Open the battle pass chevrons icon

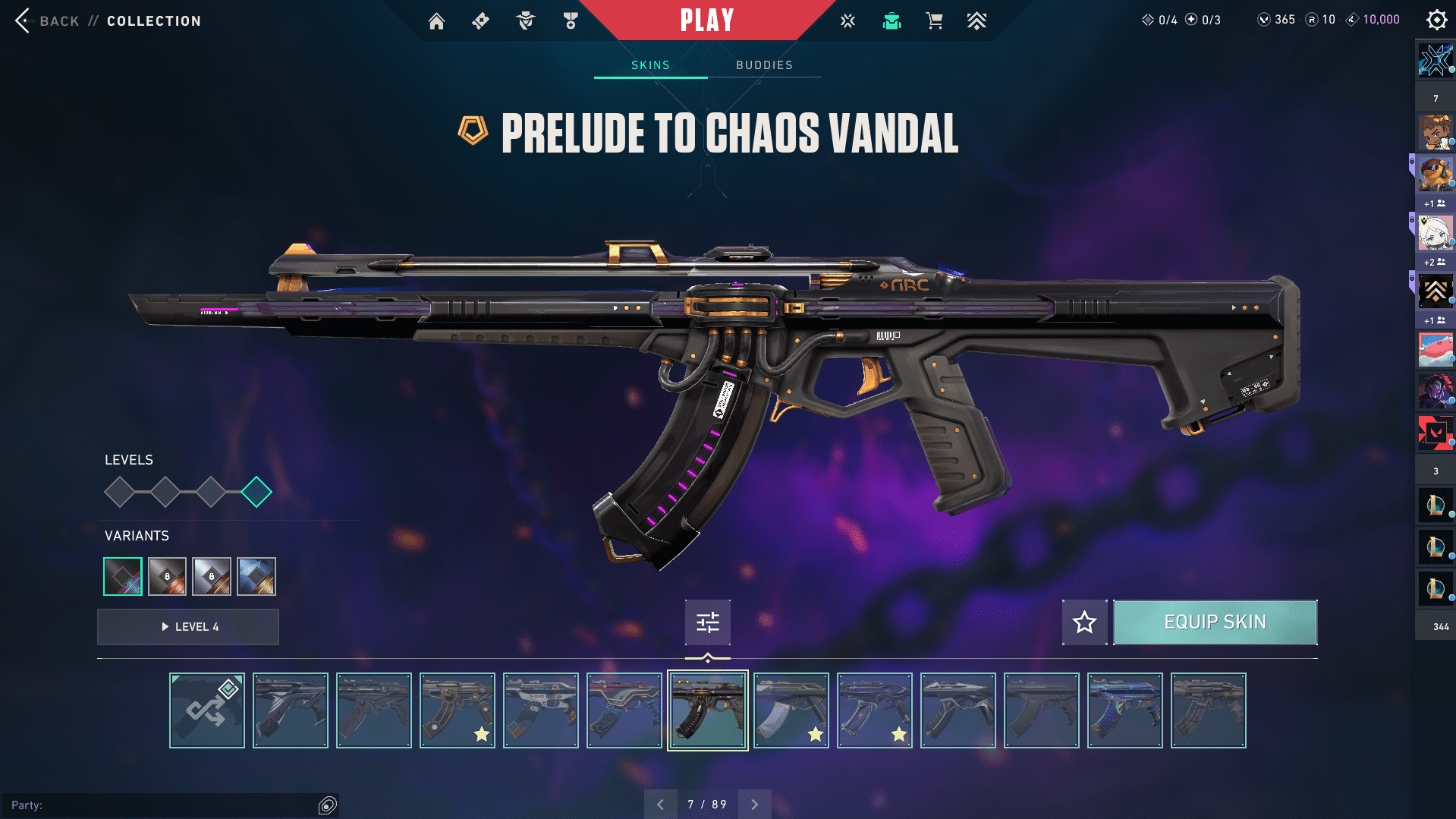(x=976, y=21)
